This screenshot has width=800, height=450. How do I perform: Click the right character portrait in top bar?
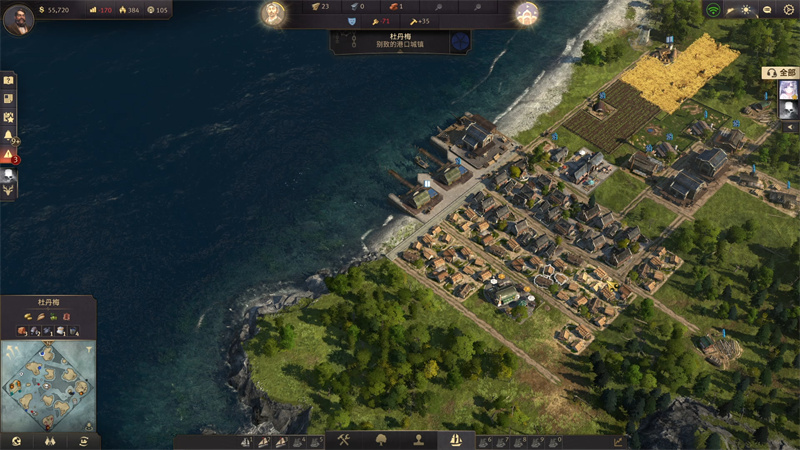[x=527, y=13]
